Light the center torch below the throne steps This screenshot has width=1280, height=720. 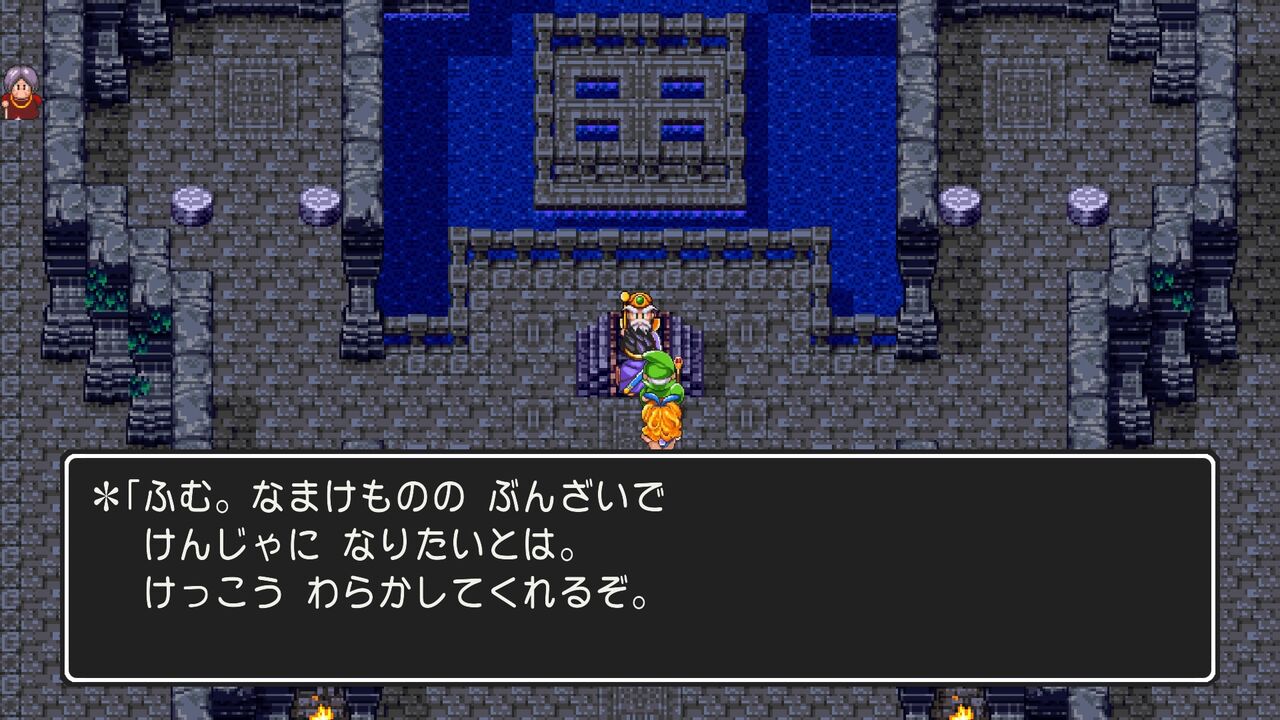pyautogui.click(x=640, y=712)
